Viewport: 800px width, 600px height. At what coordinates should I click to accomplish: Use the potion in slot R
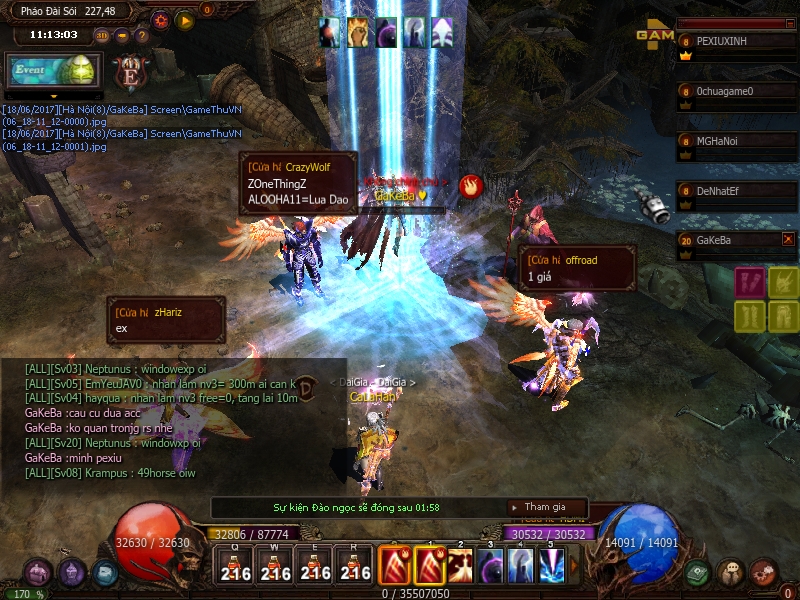point(355,566)
